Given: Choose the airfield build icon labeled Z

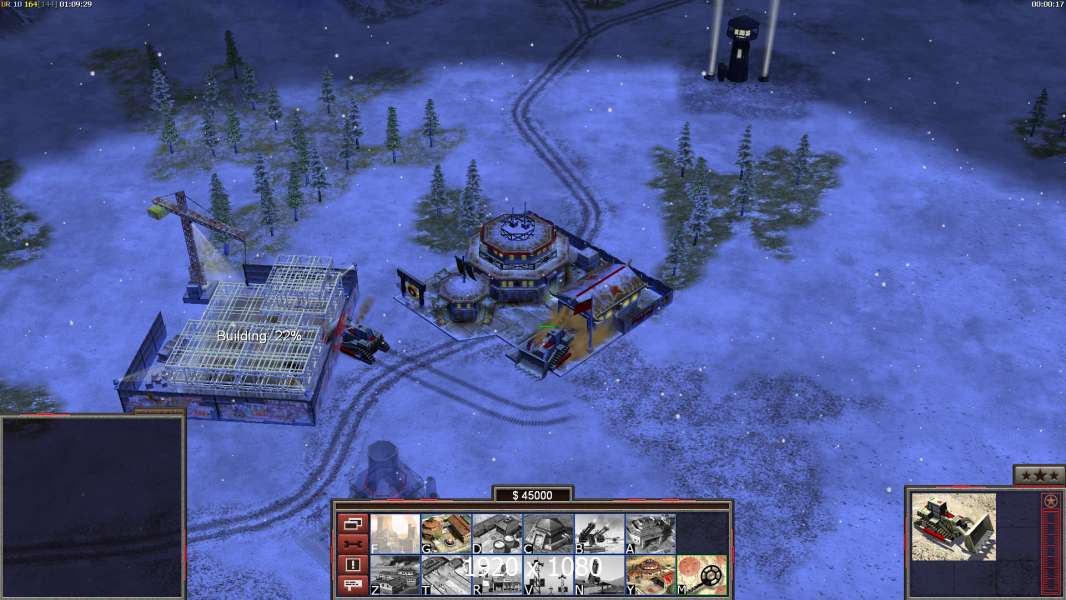Looking at the screenshot, I should [x=395, y=575].
